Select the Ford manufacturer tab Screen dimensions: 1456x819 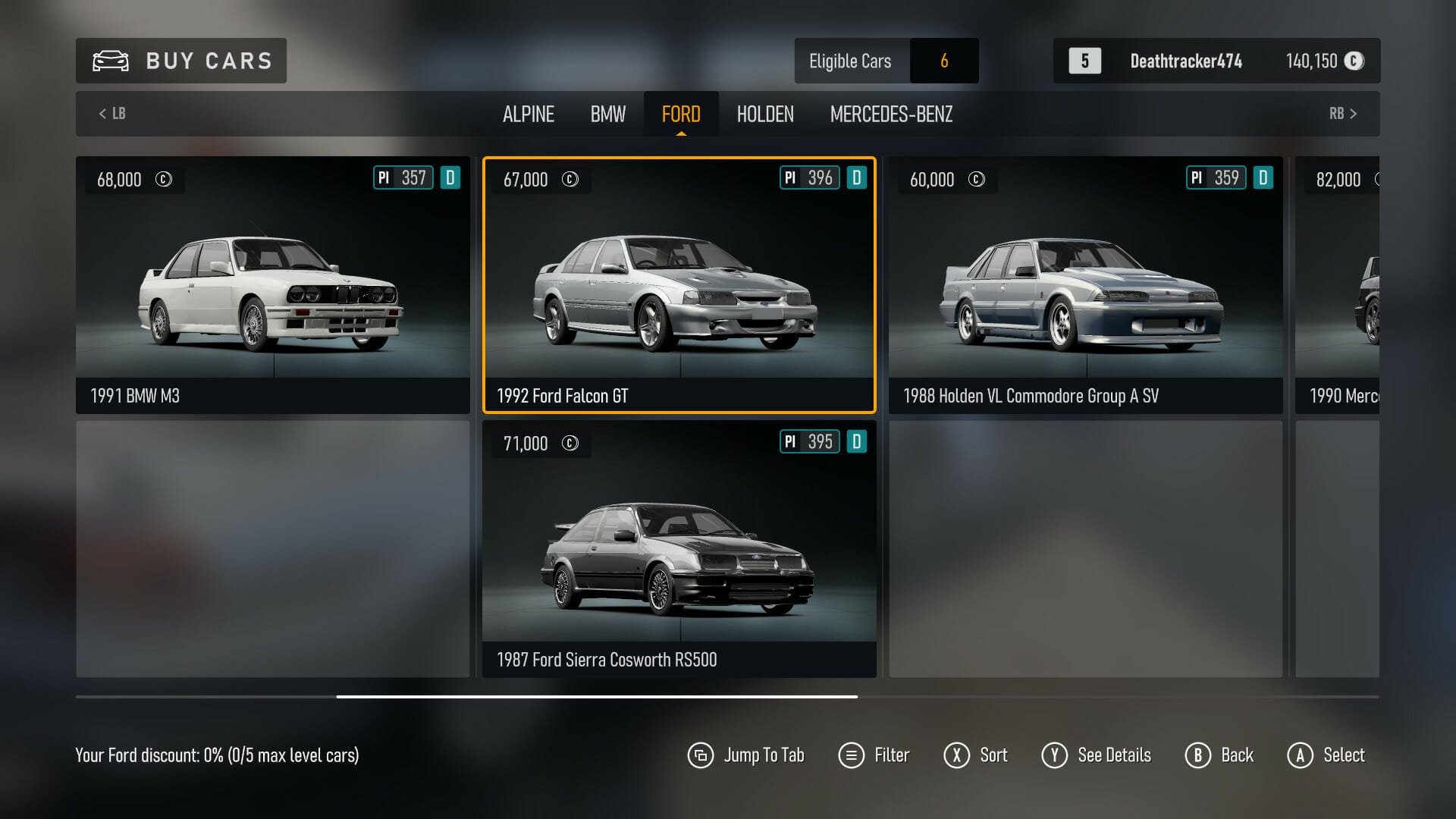680,114
